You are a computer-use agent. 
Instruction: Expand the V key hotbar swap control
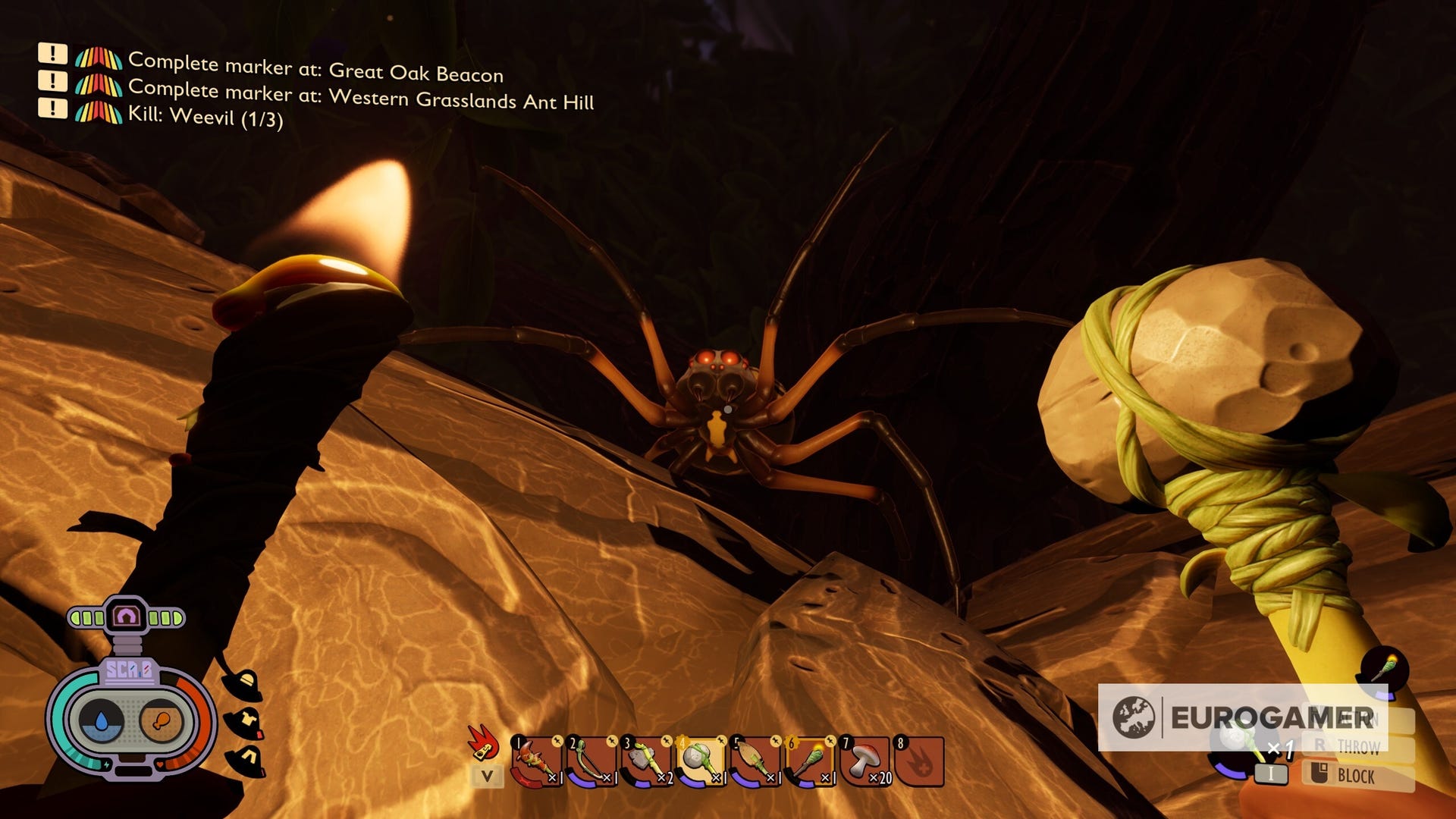488,777
